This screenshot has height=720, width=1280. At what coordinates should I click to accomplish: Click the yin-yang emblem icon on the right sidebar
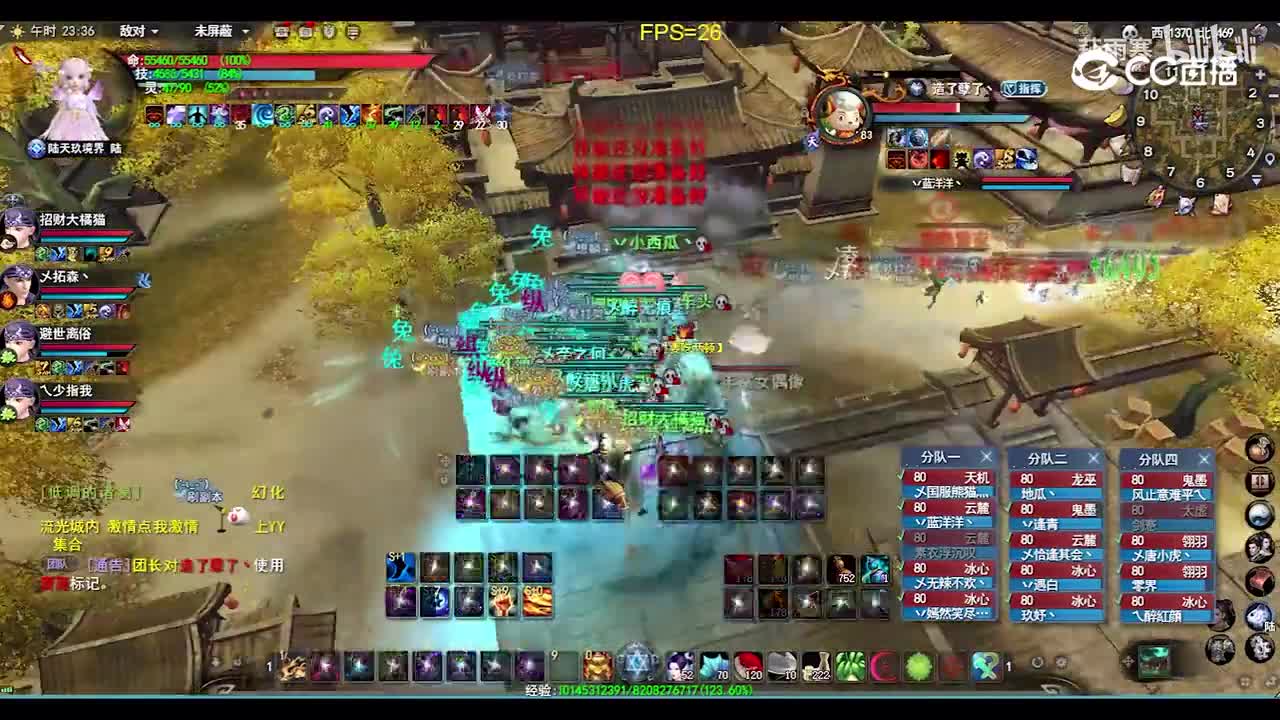click(1259, 513)
